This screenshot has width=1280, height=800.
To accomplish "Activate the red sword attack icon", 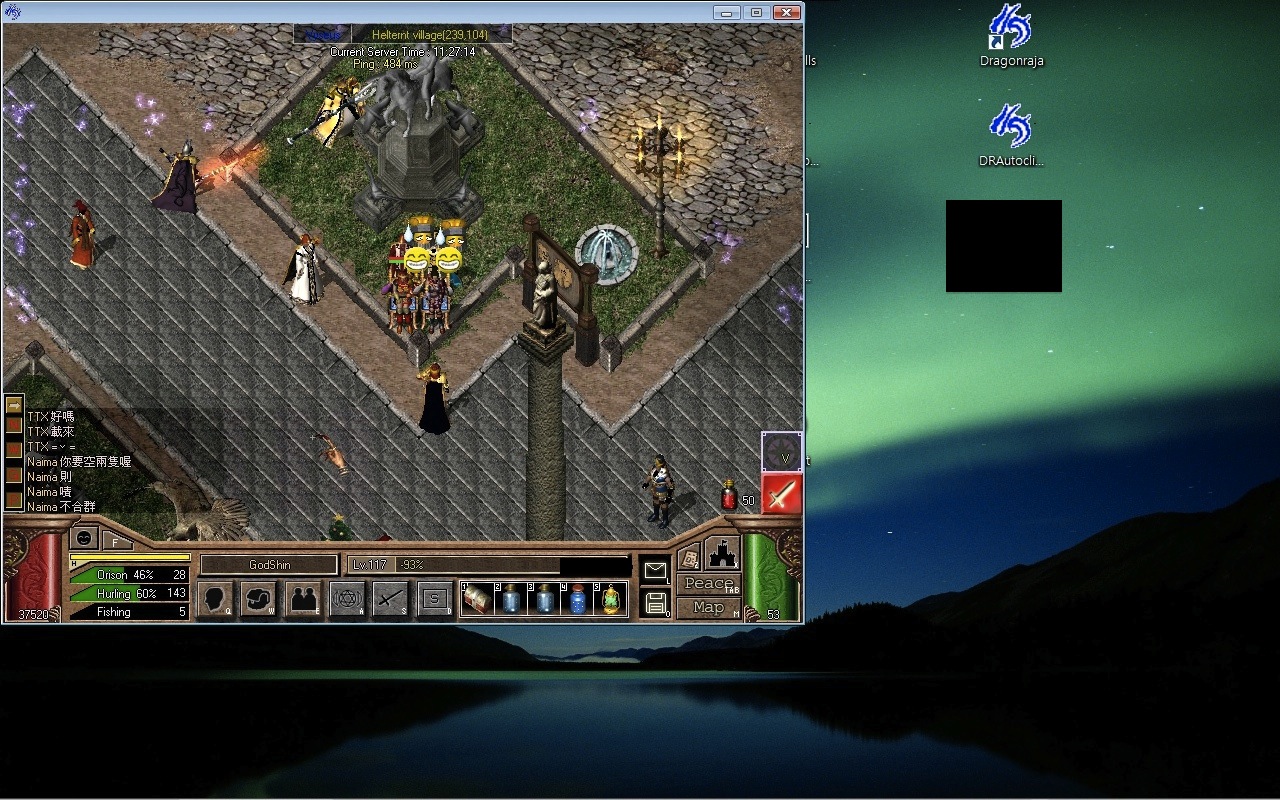I will click(x=781, y=494).
